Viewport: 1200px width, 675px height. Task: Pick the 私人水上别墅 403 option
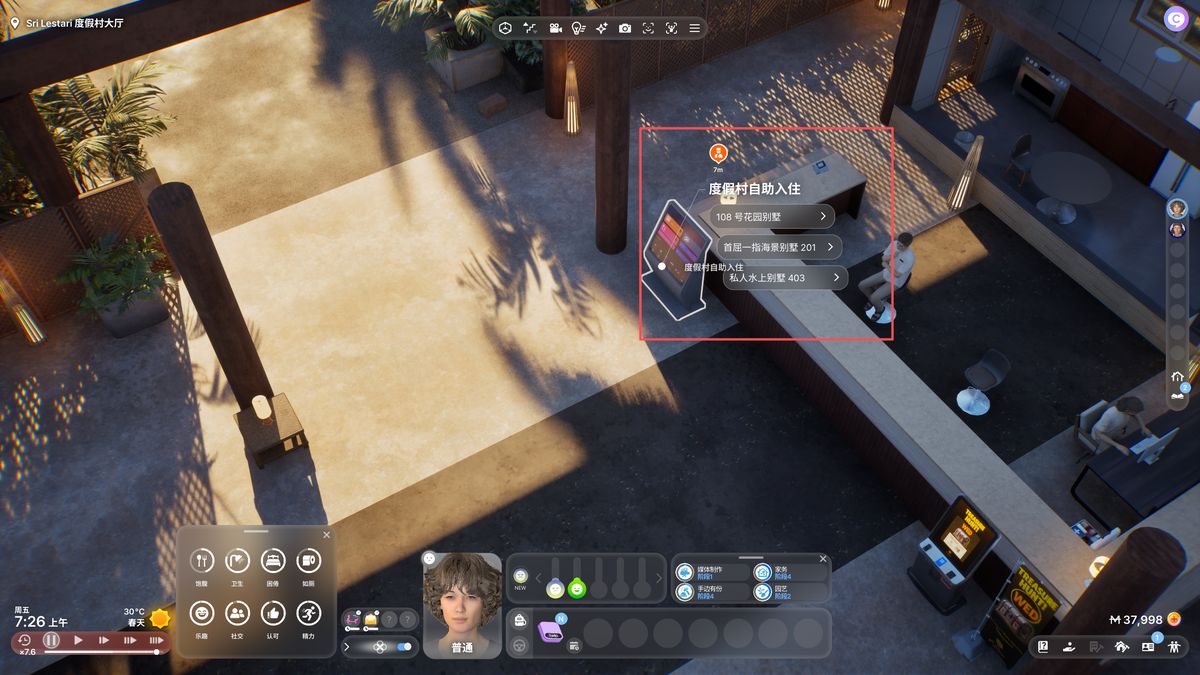(784, 277)
